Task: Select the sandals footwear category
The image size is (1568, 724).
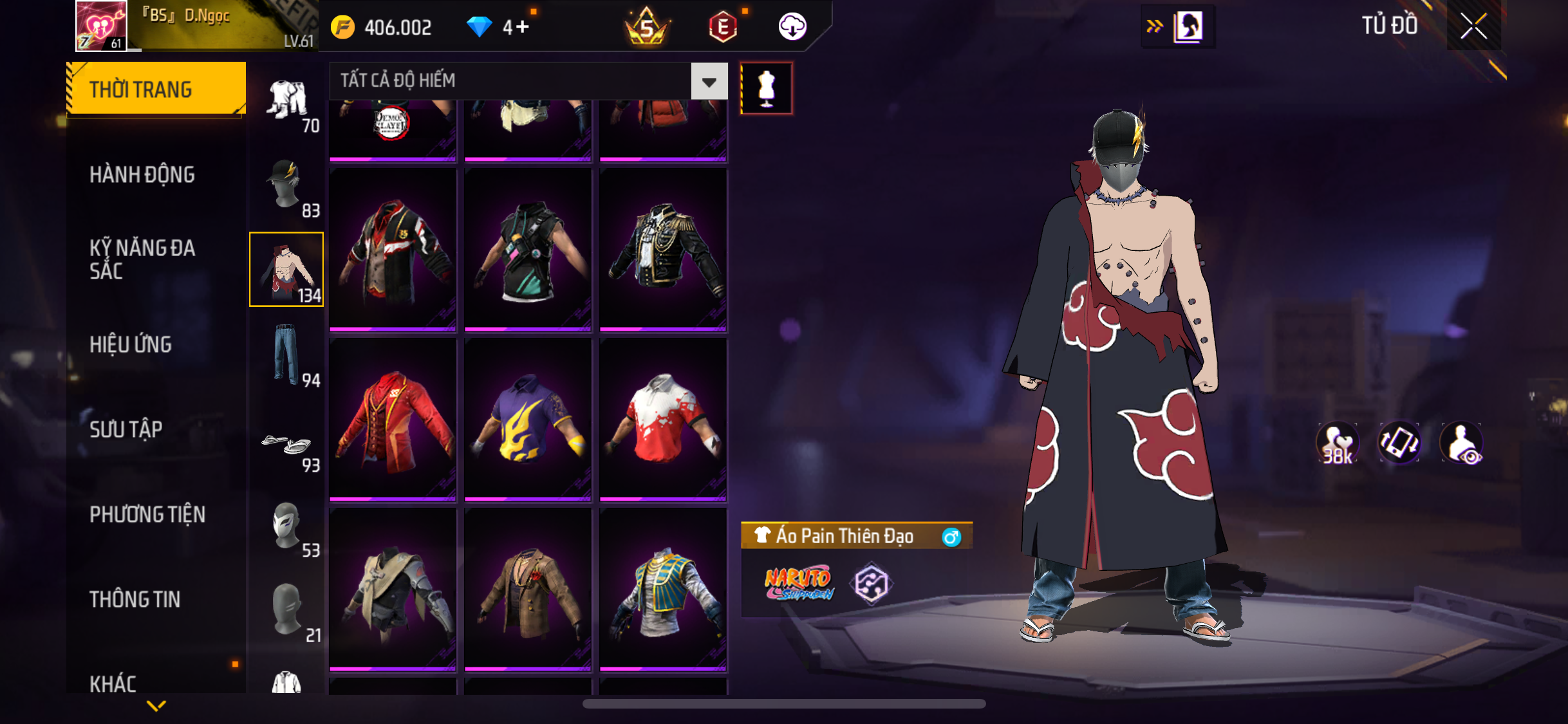Action: pyautogui.click(x=286, y=446)
